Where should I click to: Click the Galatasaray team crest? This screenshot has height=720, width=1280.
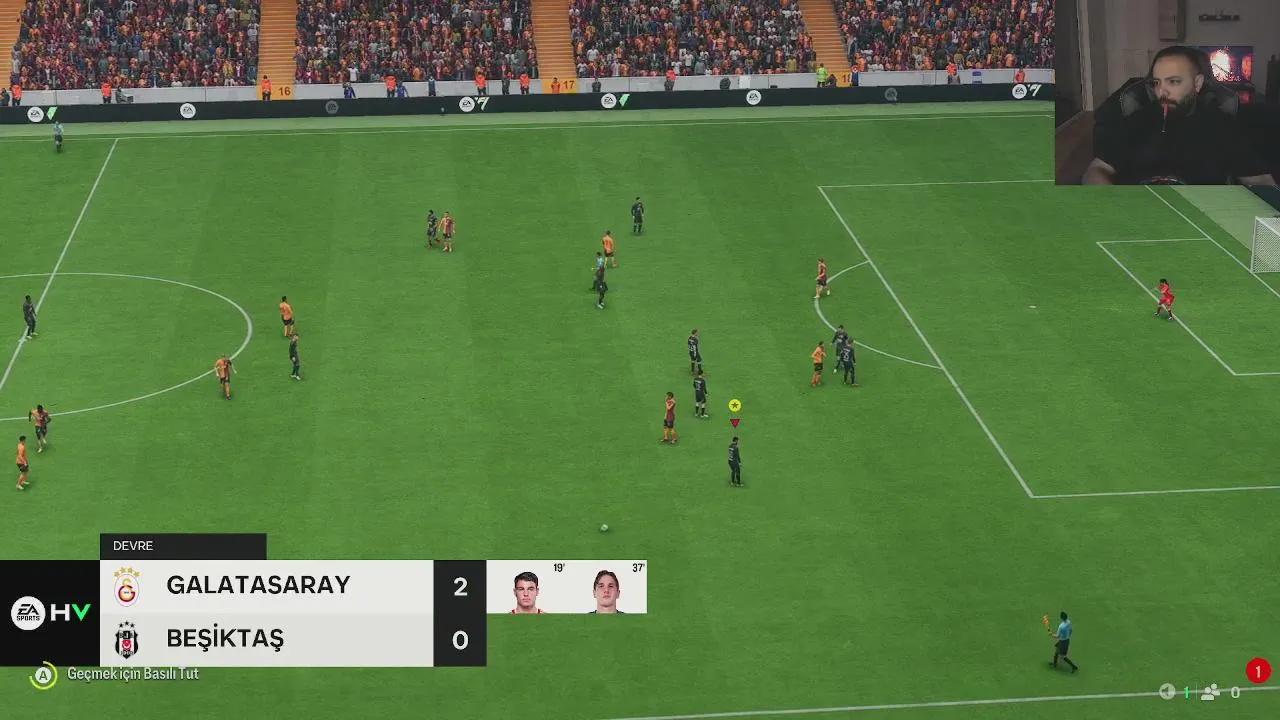tap(127, 587)
